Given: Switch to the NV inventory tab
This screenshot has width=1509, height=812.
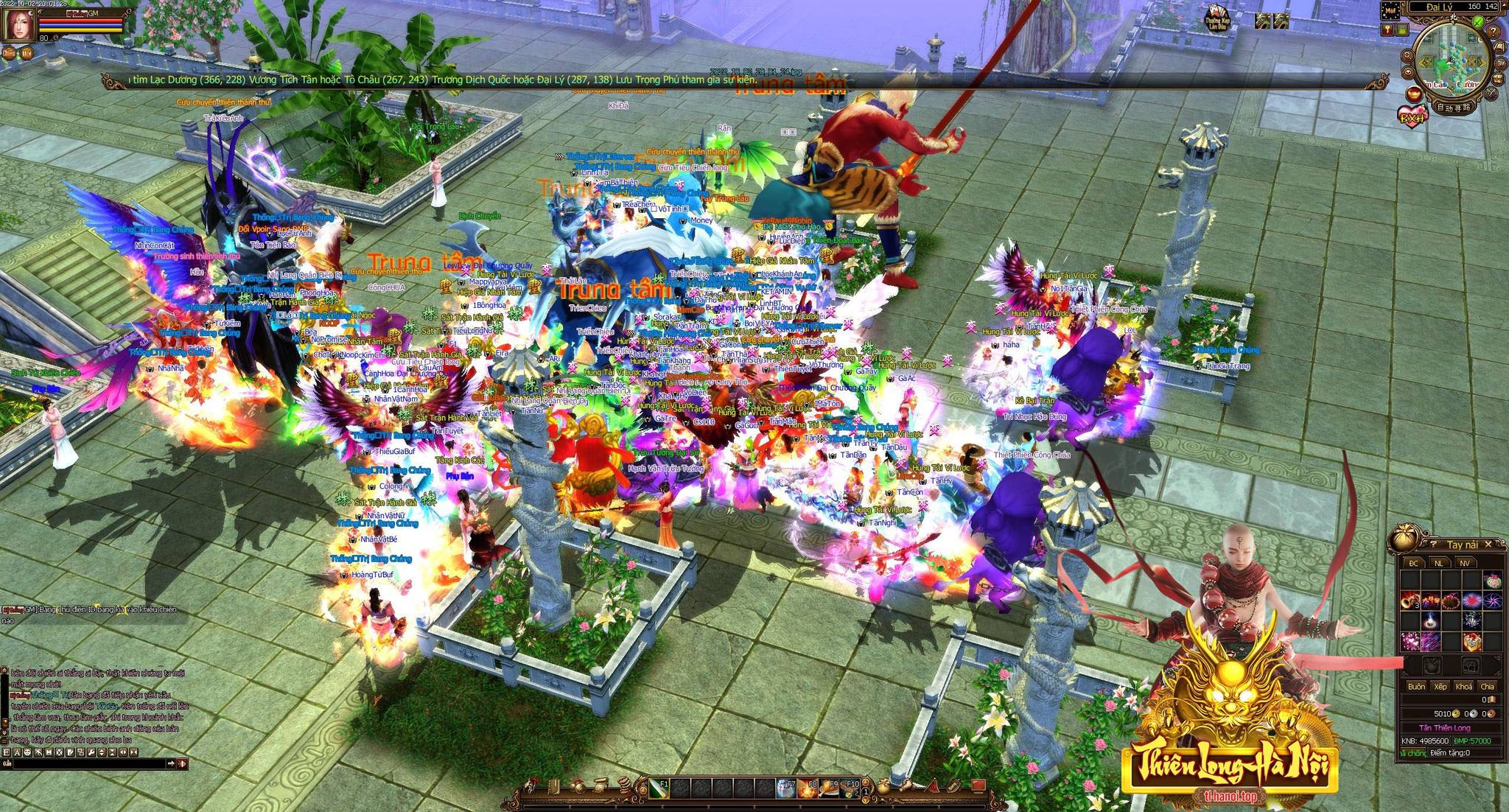Looking at the screenshot, I should (x=1464, y=563).
